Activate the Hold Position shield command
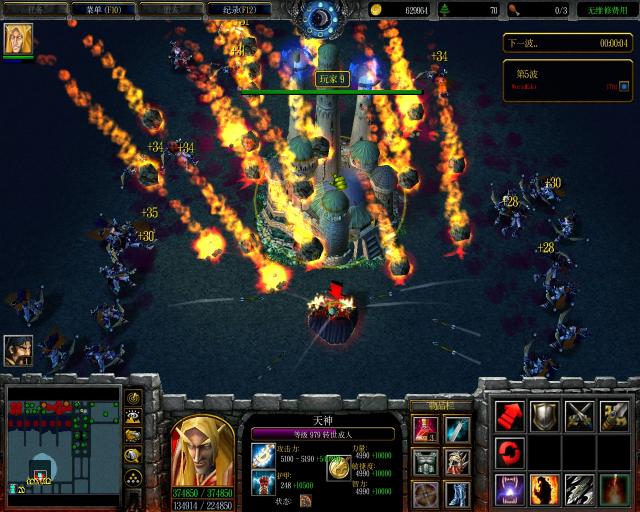This screenshot has width=640, height=512. click(x=545, y=415)
